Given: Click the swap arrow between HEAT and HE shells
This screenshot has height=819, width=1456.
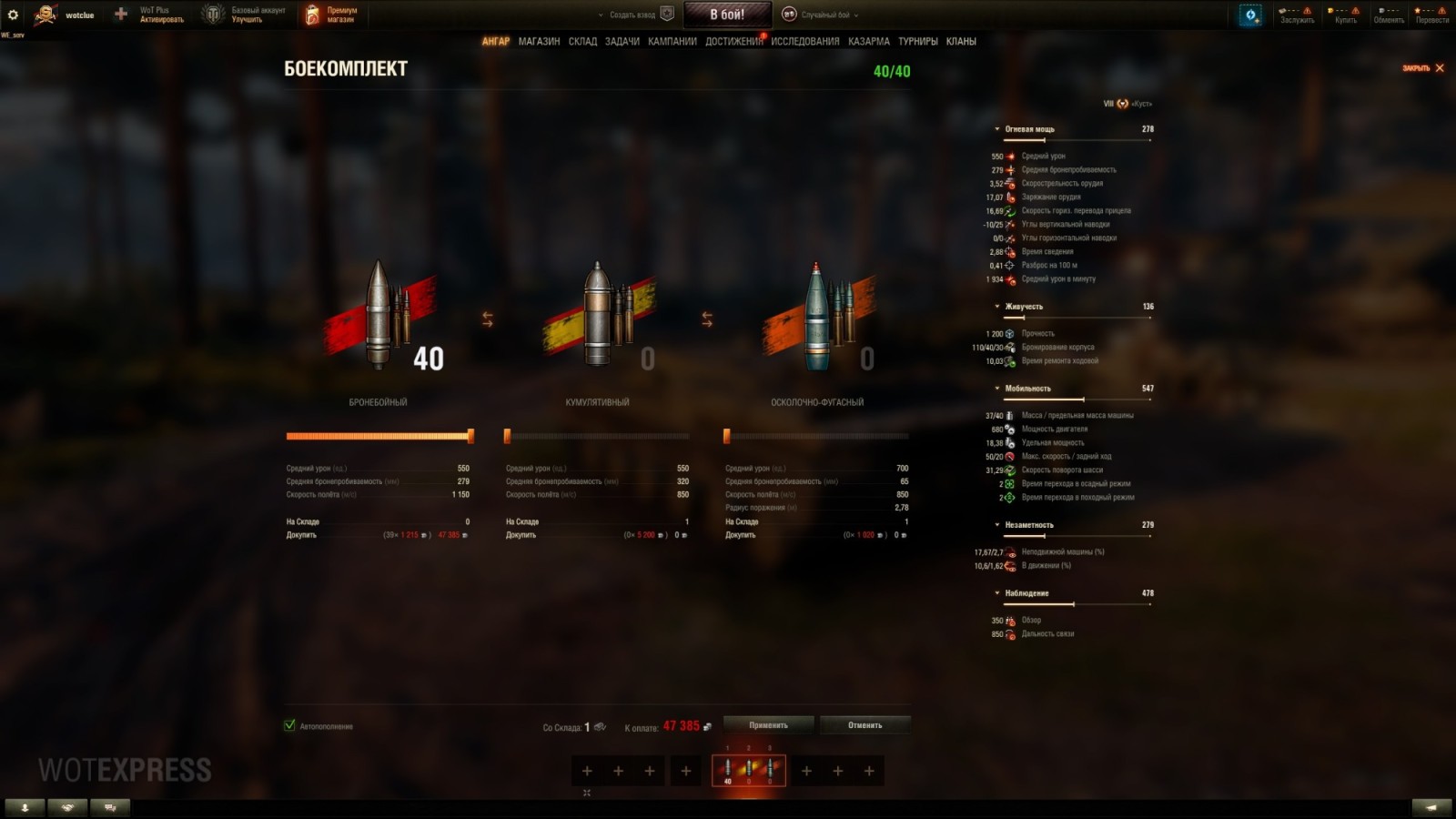Looking at the screenshot, I should (x=707, y=318).
